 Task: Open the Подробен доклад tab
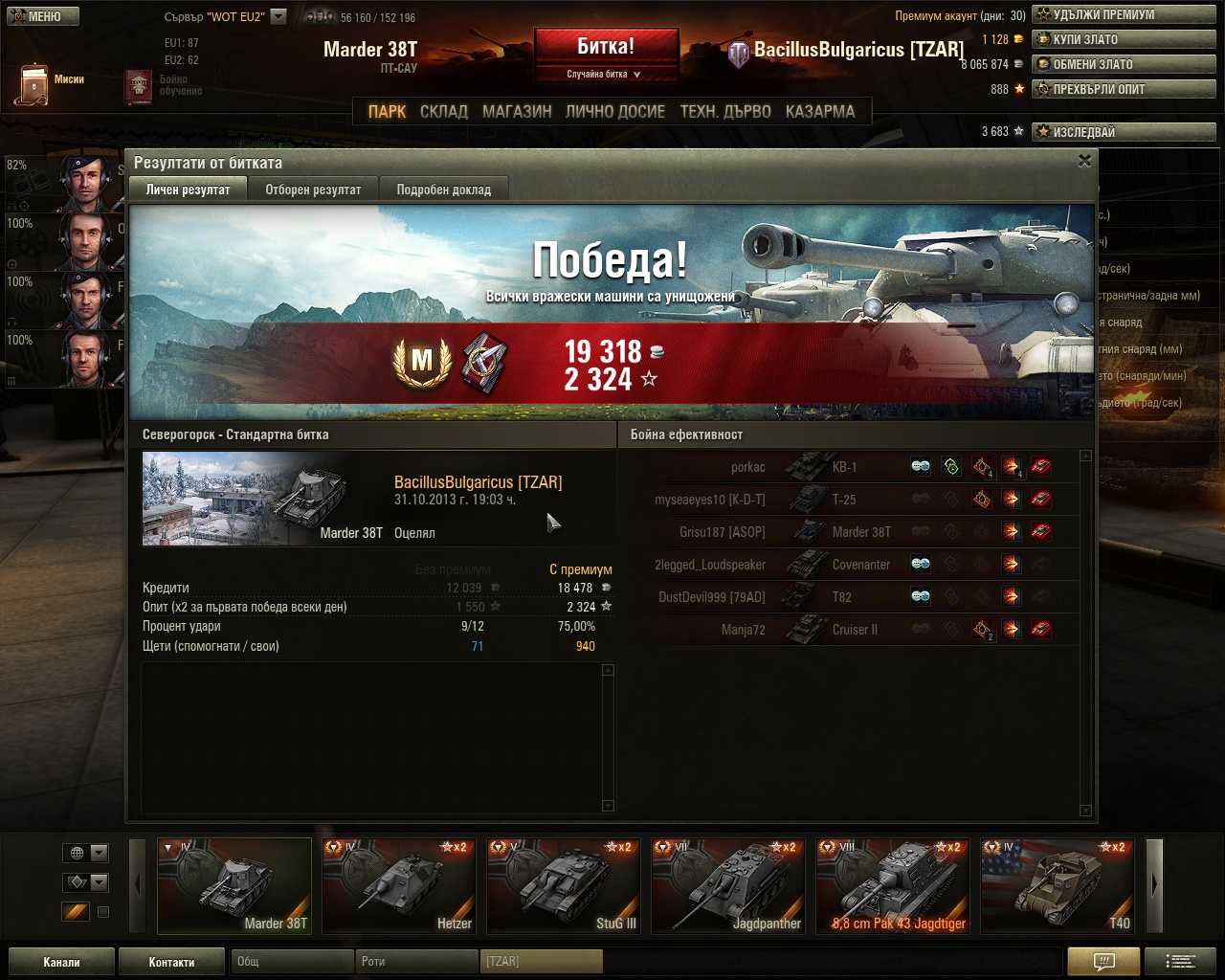(x=443, y=189)
